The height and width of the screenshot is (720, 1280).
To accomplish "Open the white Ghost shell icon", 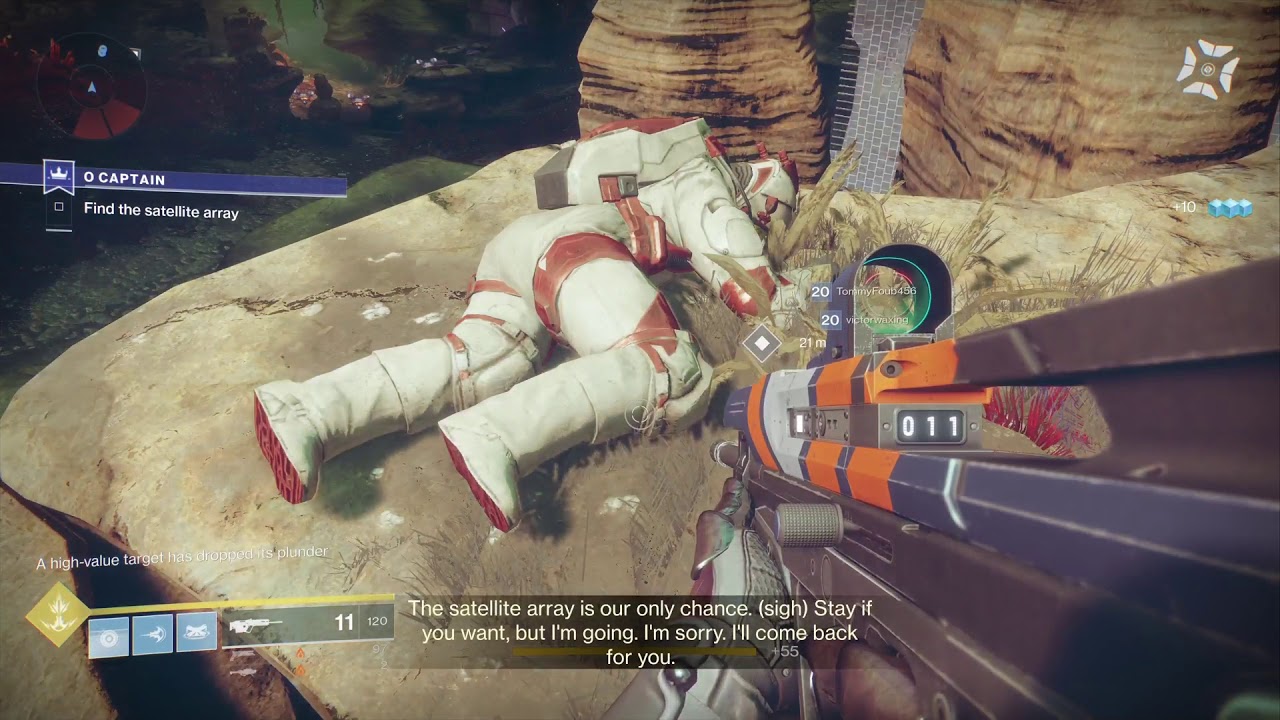I will pyautogui.click(x=1209, y=70).
